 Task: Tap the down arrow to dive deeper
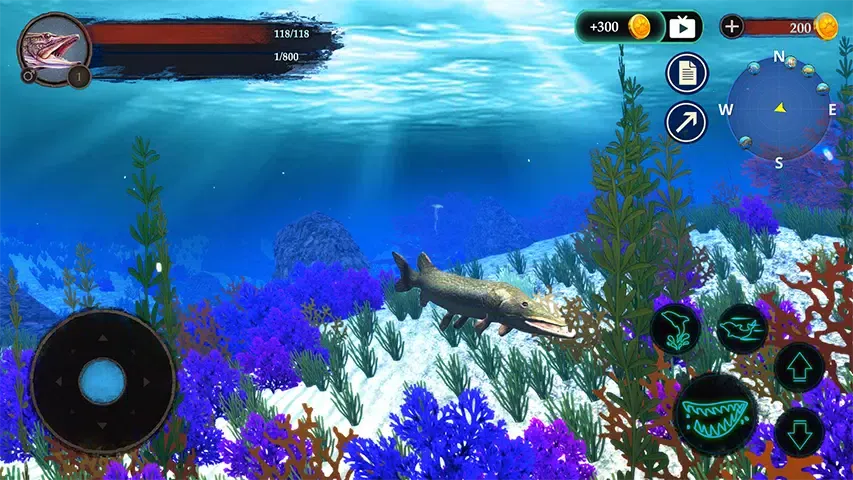[800, 432]
